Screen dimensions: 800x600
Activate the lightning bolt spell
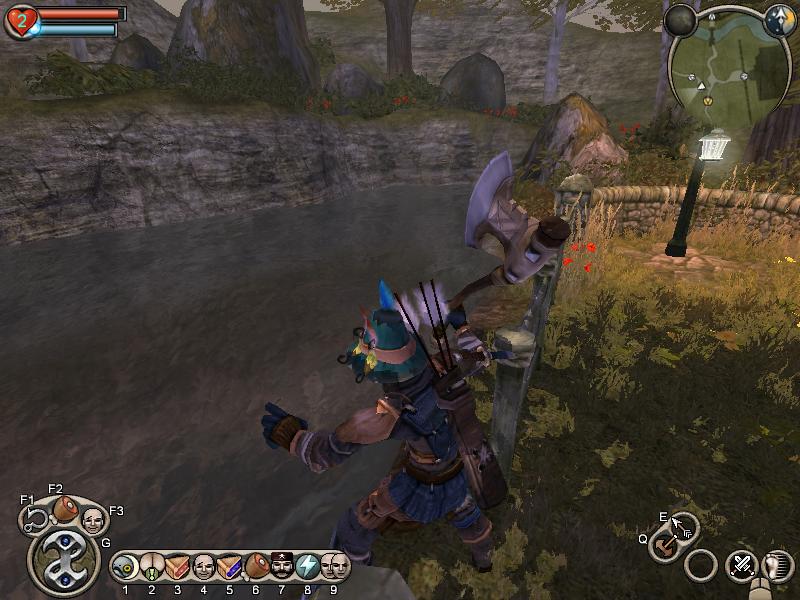coord(308,566)
